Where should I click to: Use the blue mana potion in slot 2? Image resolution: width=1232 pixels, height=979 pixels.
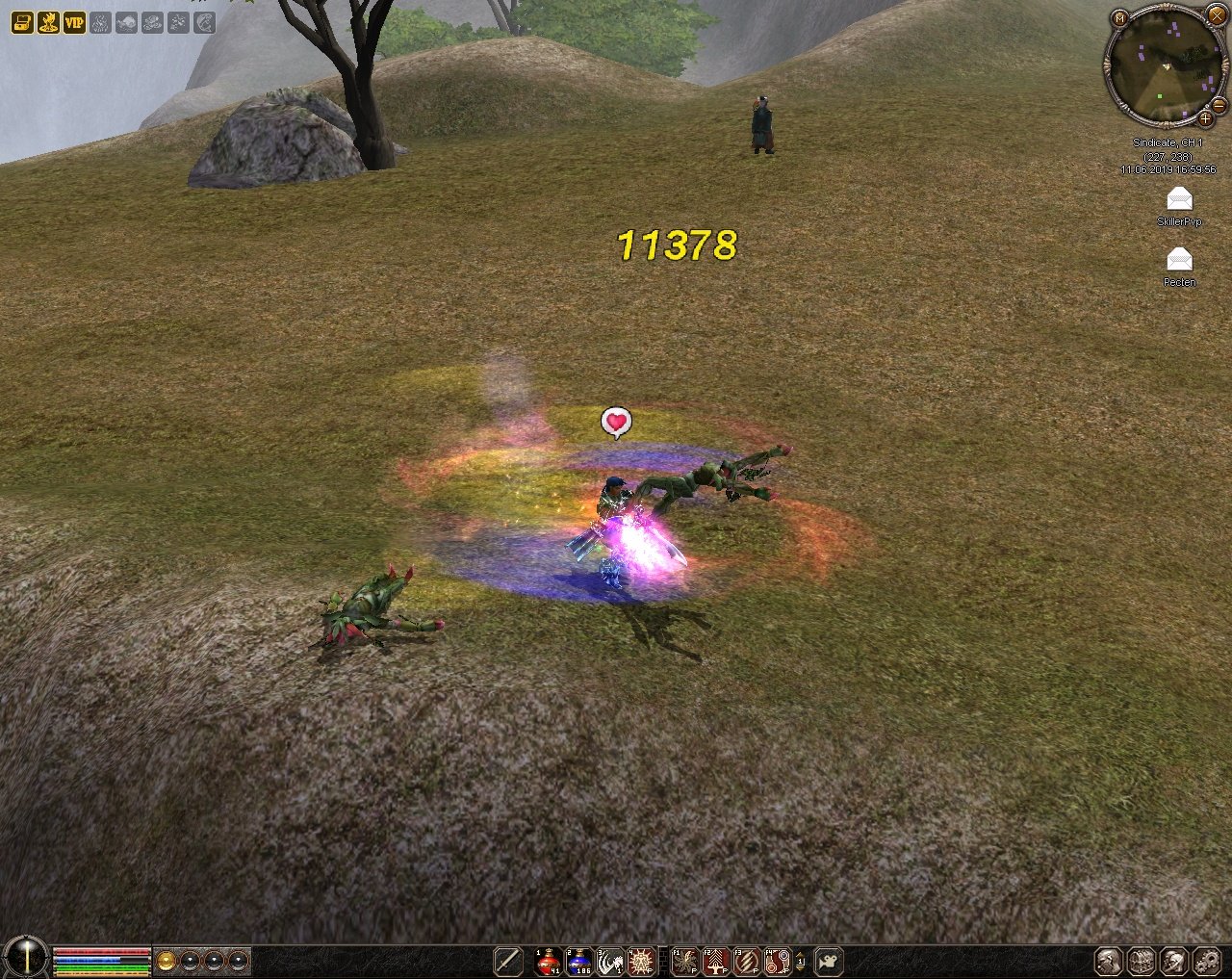[580, 961]
